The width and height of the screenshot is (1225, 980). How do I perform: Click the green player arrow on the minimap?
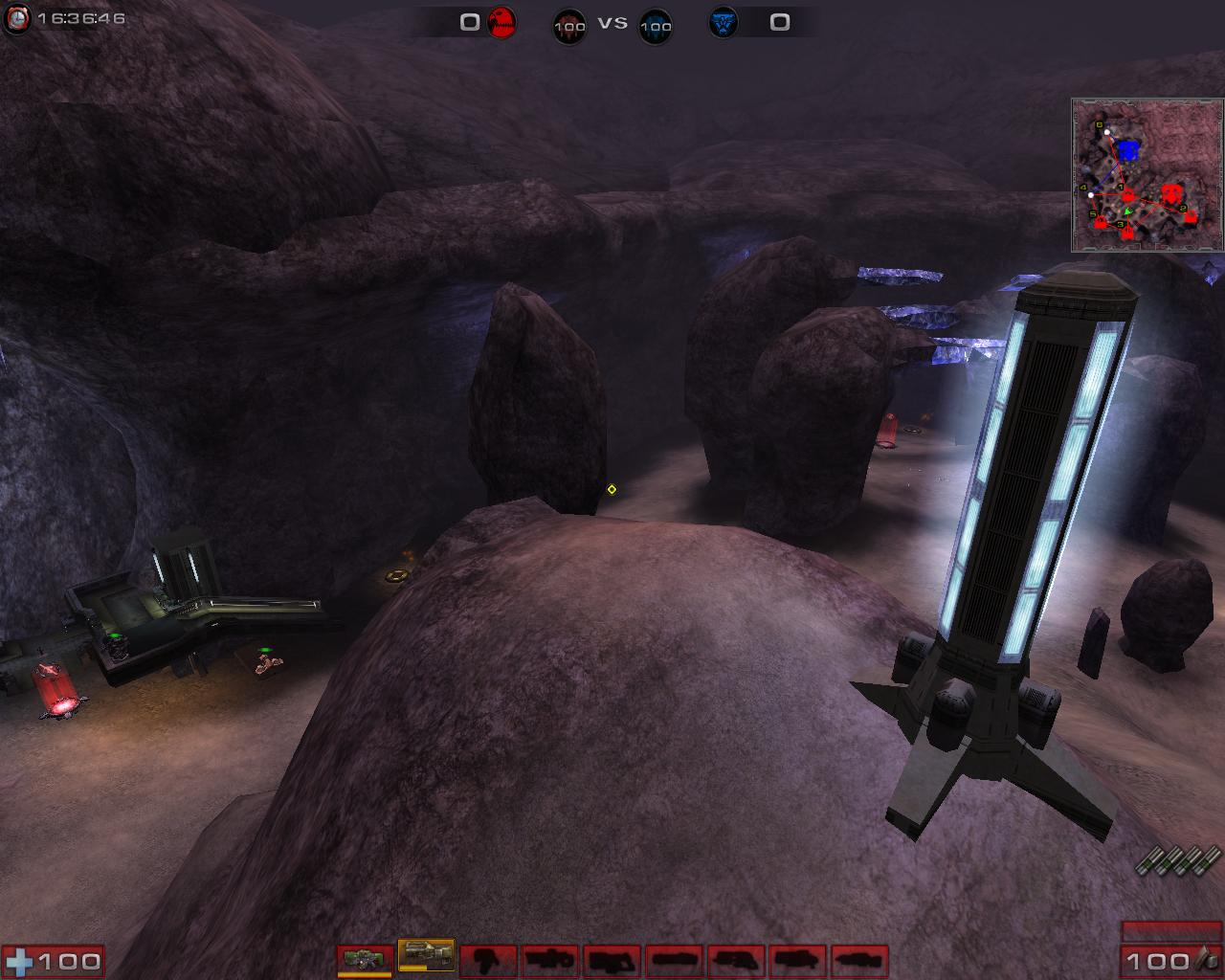(1128, 211)
